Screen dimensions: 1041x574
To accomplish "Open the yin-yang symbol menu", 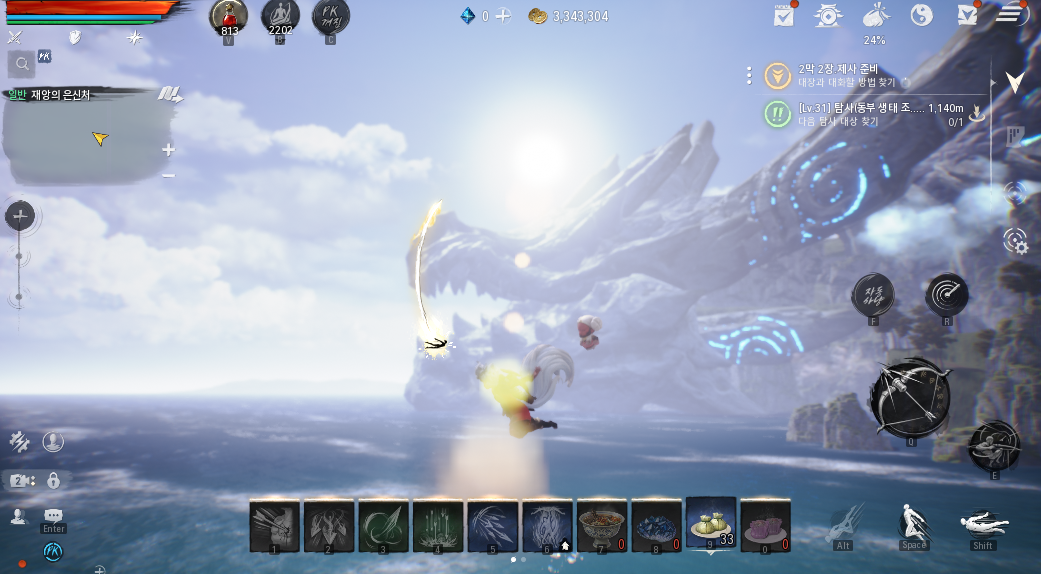I will click(x=922, y=15).
